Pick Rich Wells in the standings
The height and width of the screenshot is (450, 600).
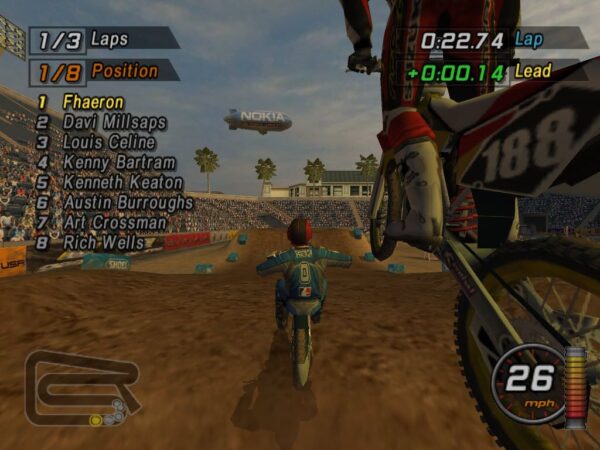tap(103, 242)
